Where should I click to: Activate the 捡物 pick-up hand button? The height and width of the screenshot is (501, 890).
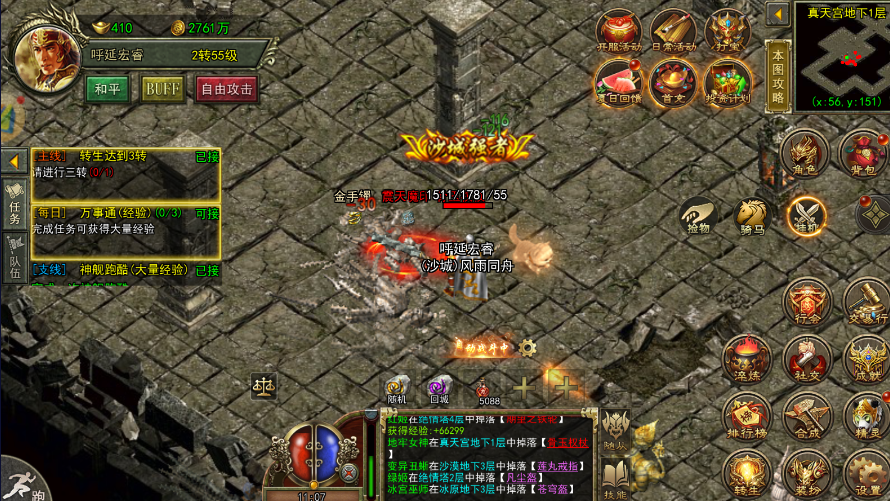point(699,214)
